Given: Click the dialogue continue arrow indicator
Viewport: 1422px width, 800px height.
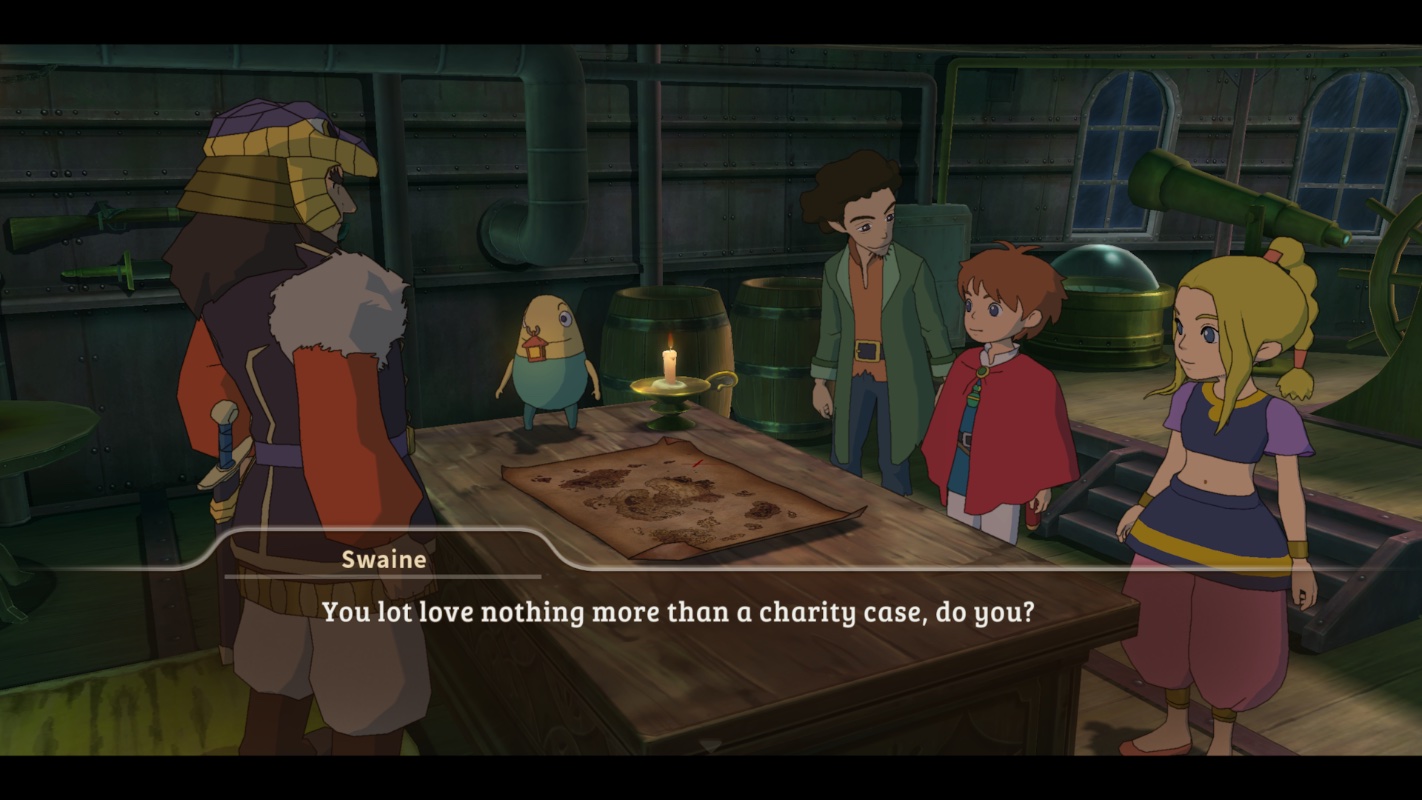Looking at the screenshot, I should 711,745.
